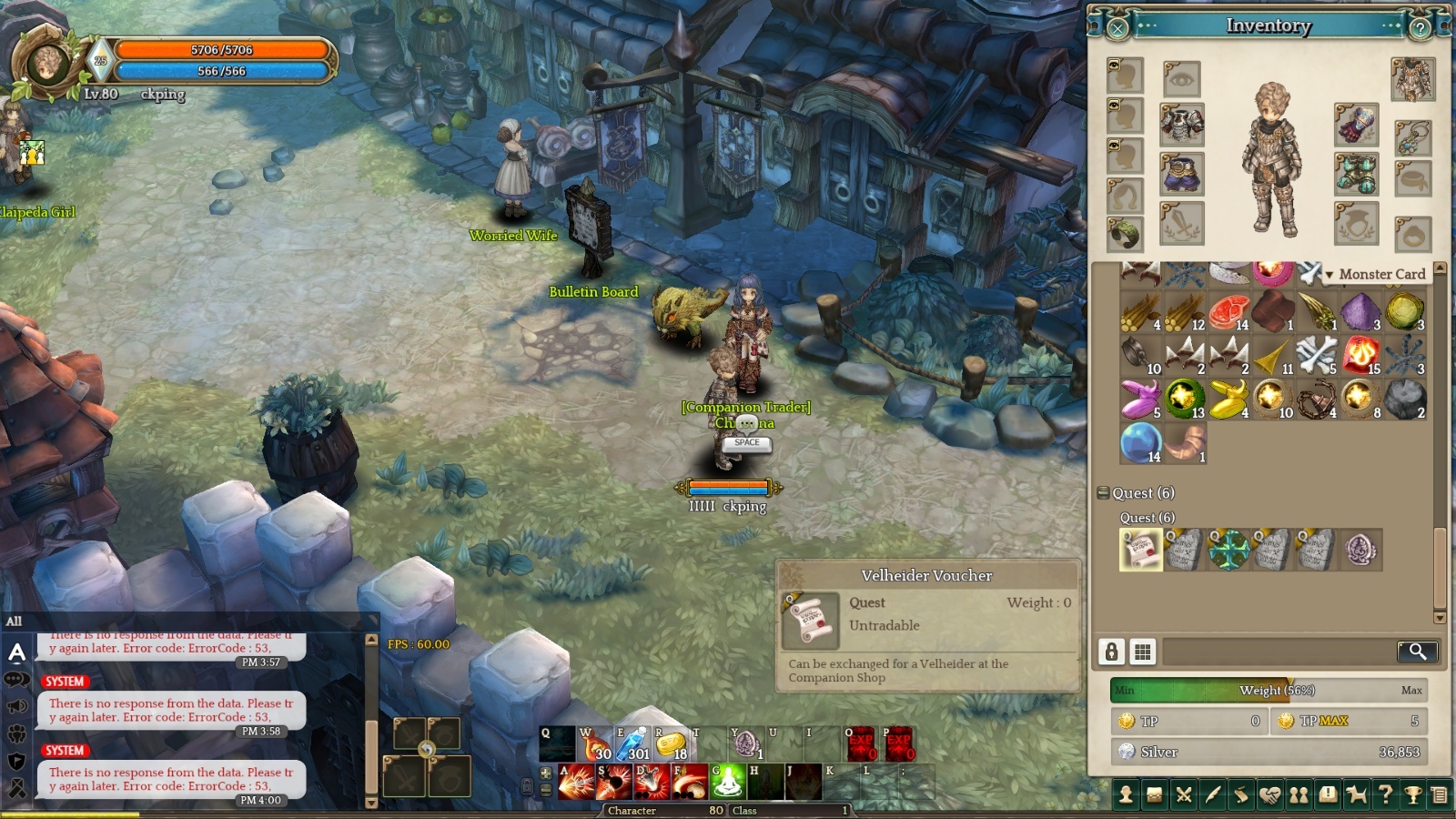This screenshot has width=1456, height=819.
Task: Pick the blue orb item stack
Action: pyautogui.click(x=1140, y=443)
